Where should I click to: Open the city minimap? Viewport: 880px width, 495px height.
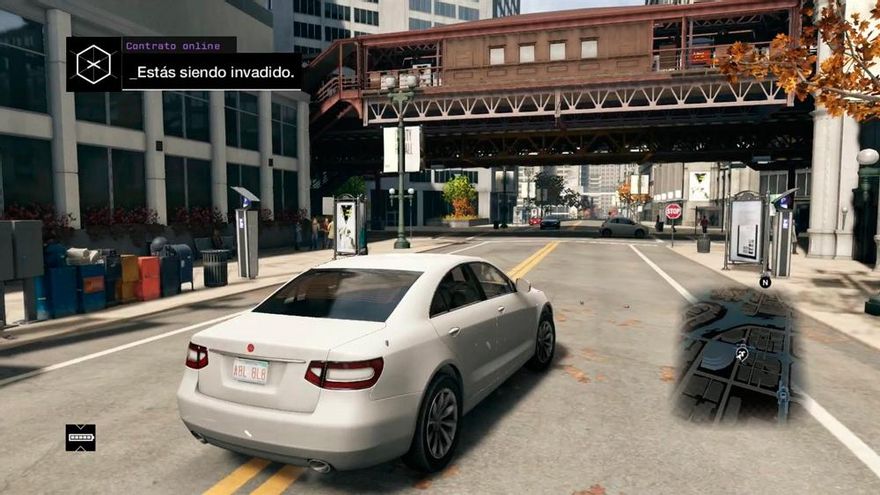pos(738,355)
